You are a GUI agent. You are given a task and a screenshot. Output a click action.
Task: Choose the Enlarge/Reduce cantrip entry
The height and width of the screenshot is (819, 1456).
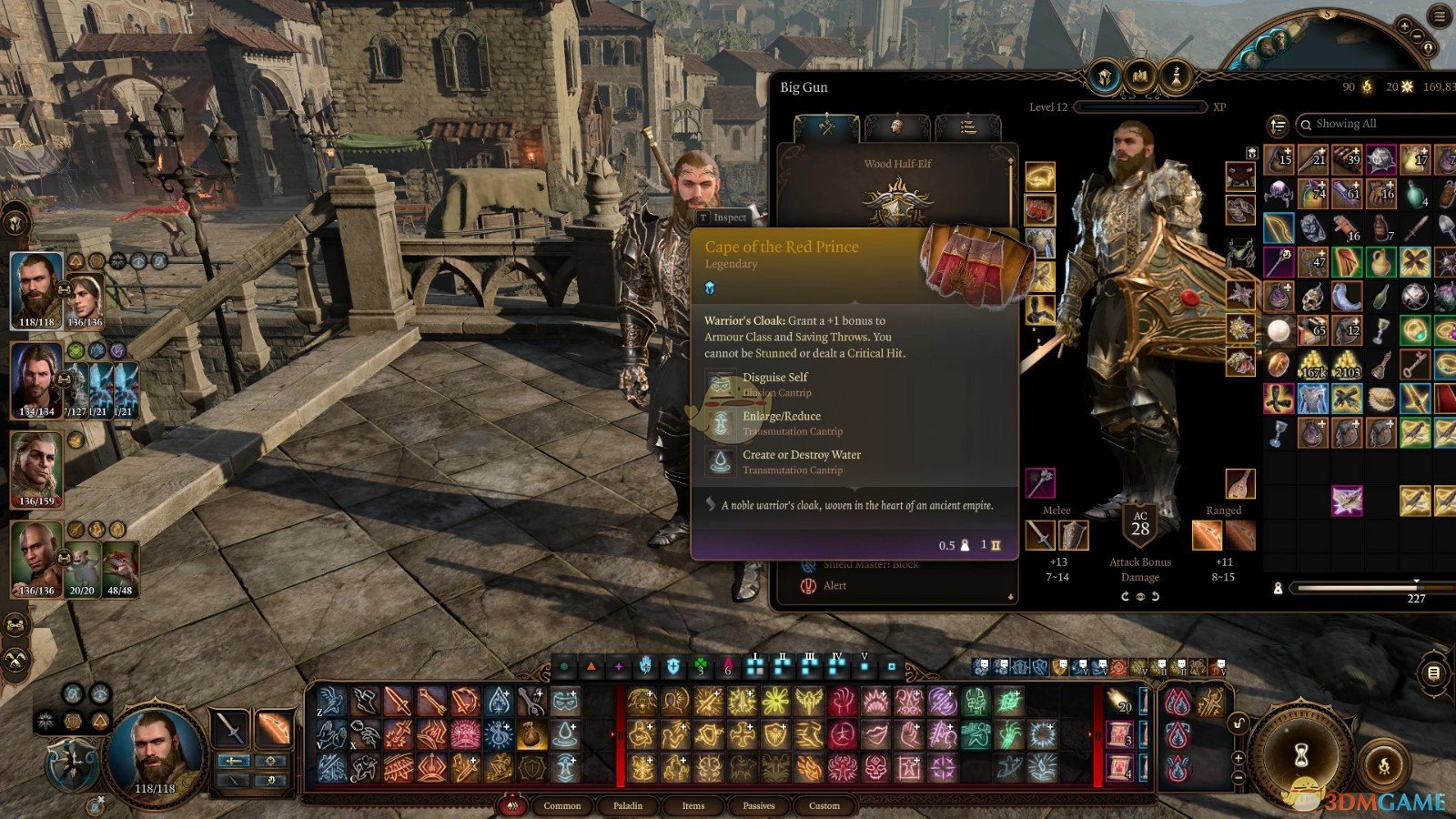781,423
